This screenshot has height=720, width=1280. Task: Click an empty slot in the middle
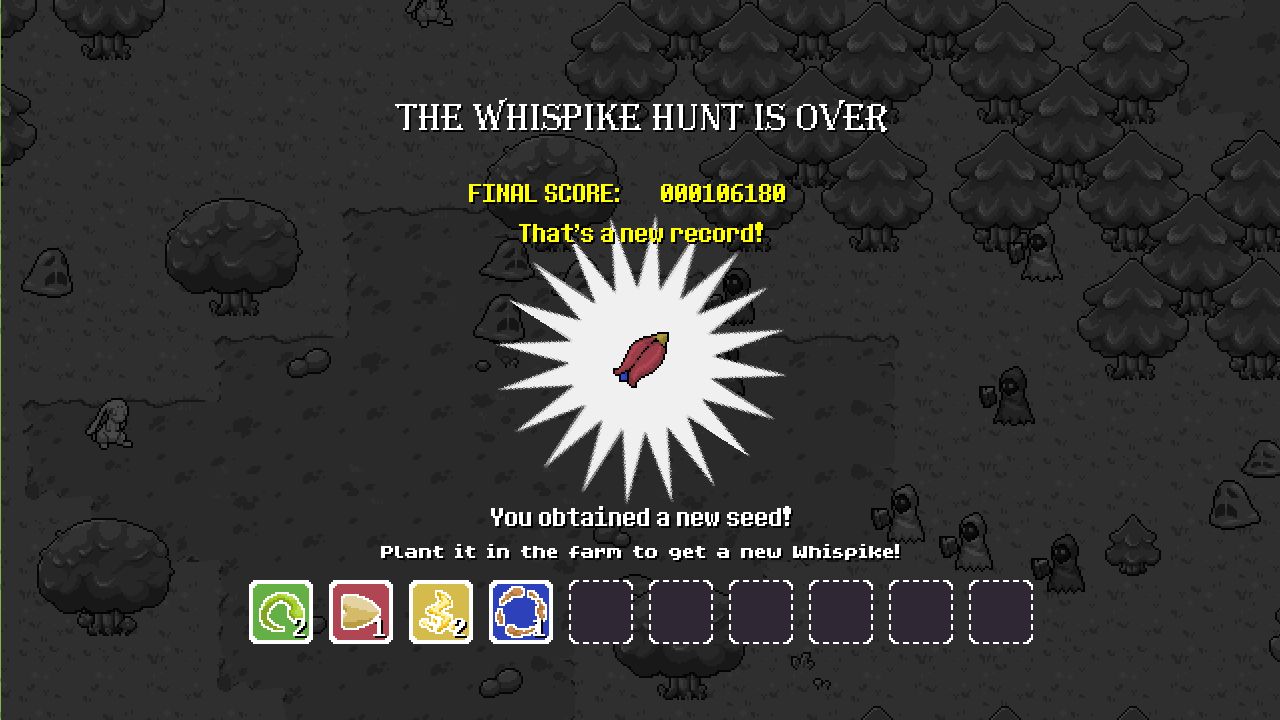tap(760, 611)
